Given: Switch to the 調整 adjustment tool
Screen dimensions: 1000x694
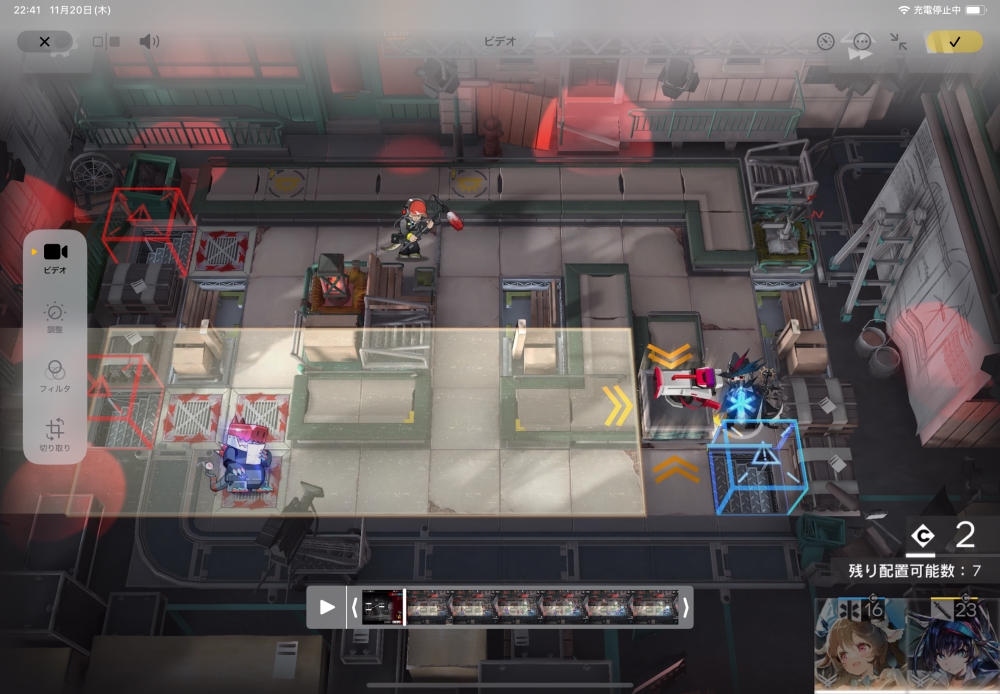Looking at the screenshot, I should click(x=55, y=317).
